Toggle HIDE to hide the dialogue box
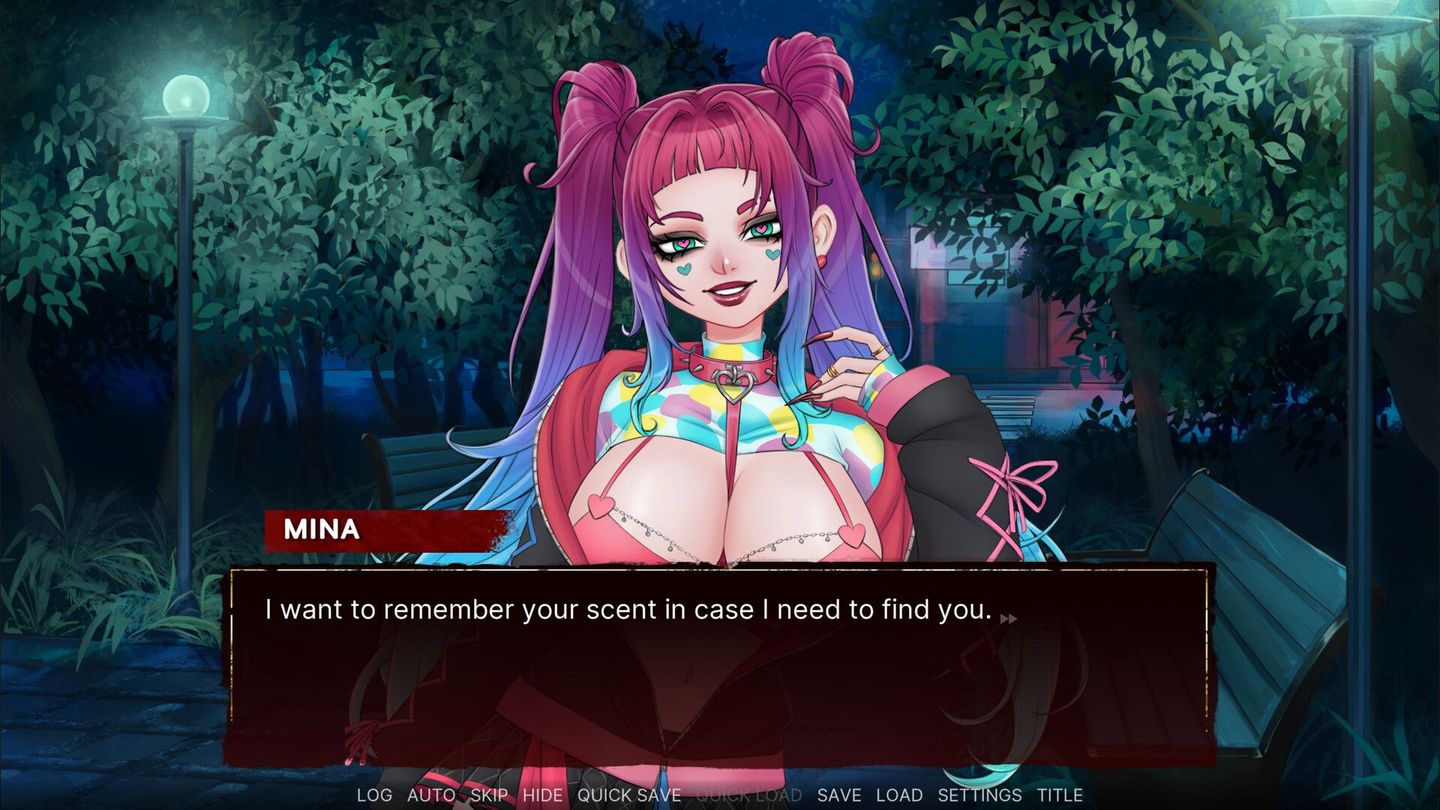 [x=541, y=795]
